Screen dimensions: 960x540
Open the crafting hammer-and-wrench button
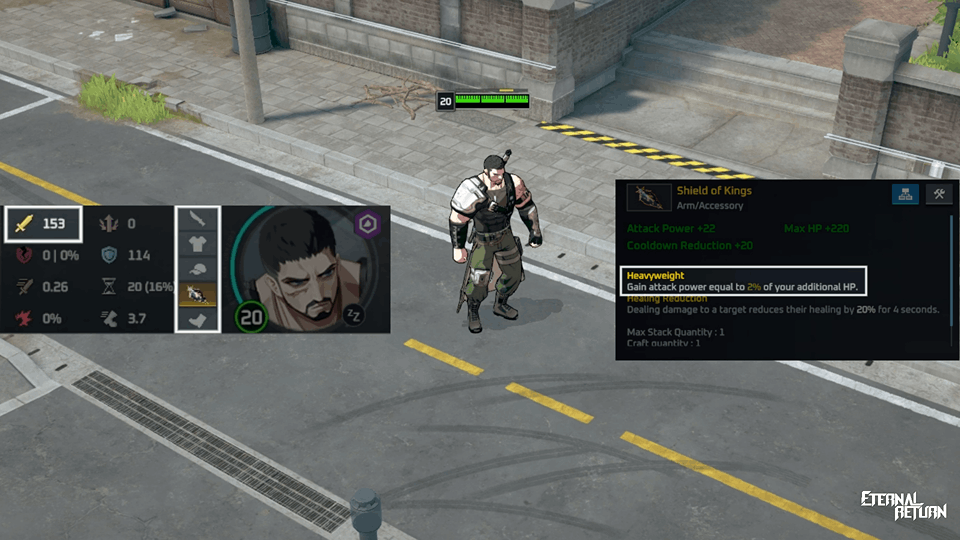(x=939, y=195)
